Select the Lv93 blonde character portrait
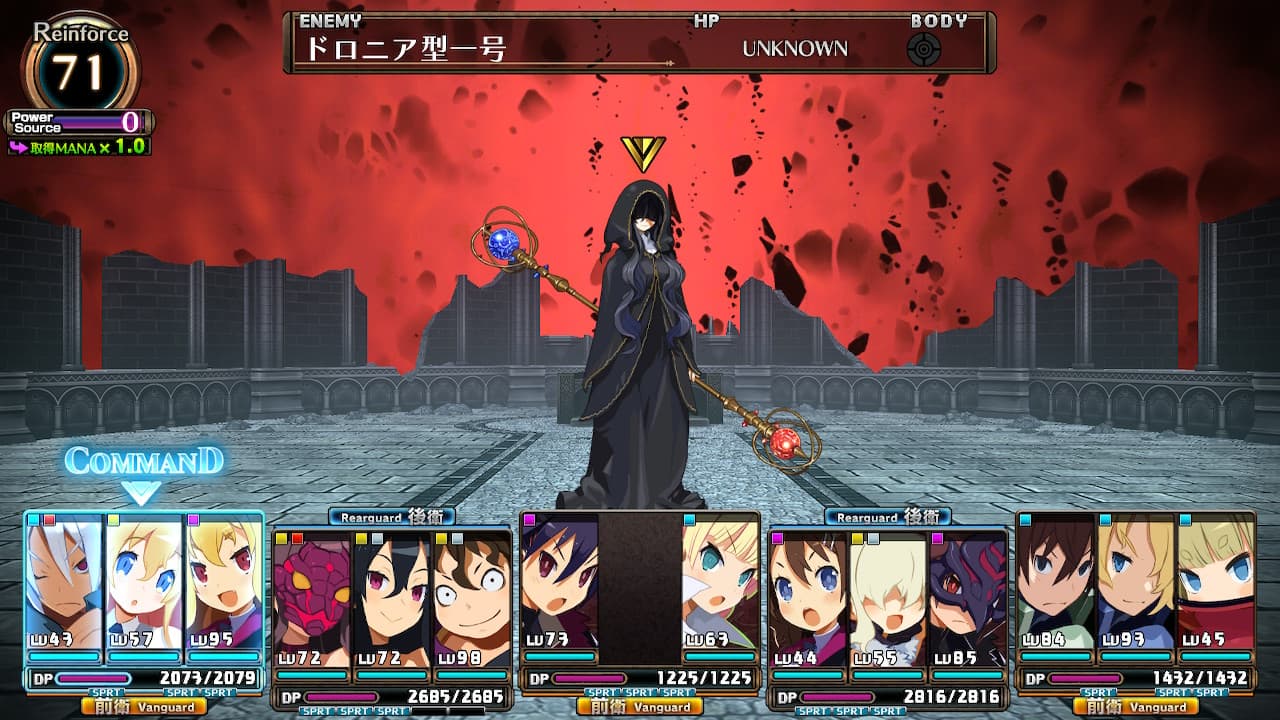The width and height of the screenshot is (1280, 720). [x=1135, y=582]
